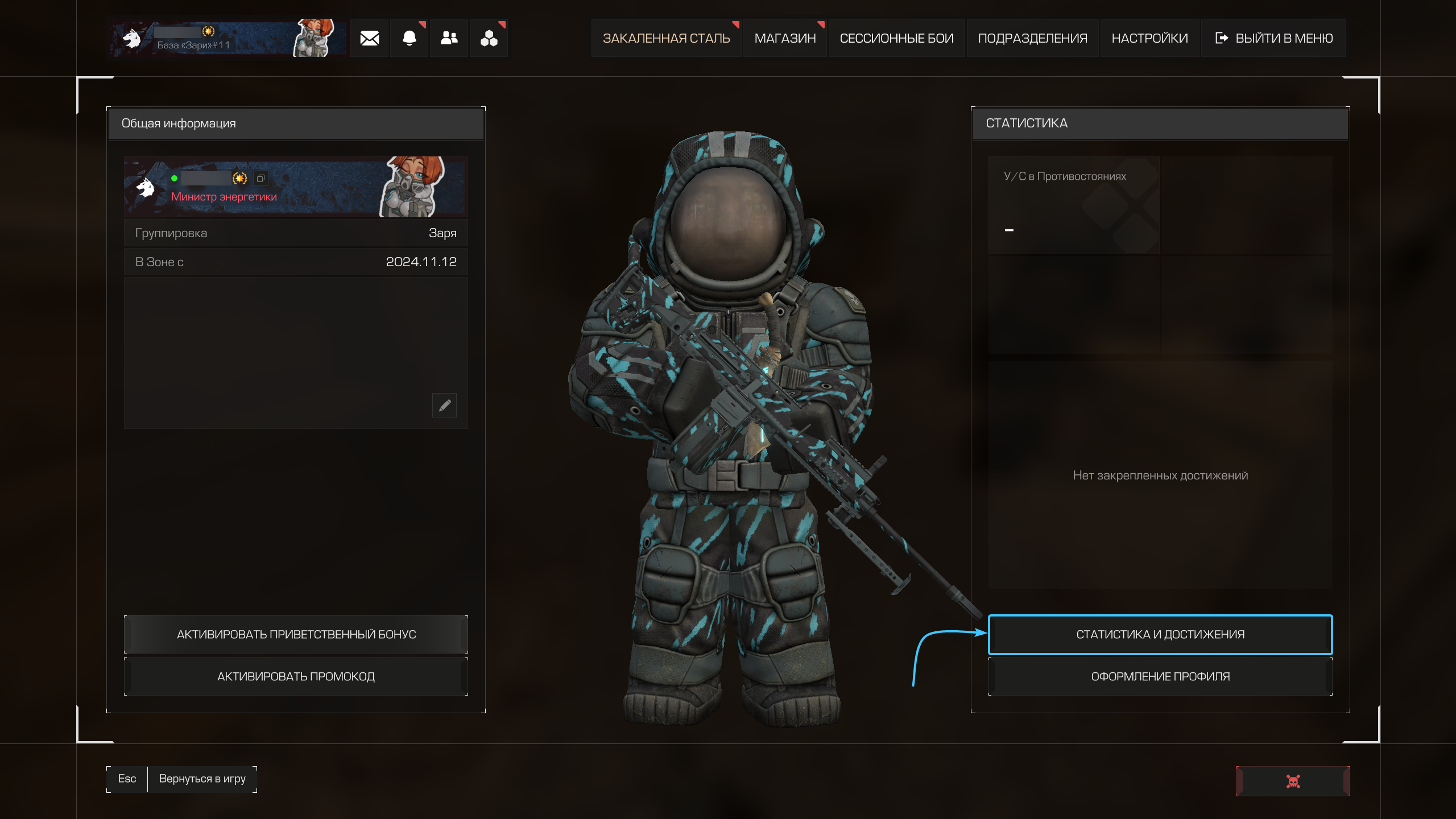Switch to Сессионные бои
Viewport: 1456px width, 819px height.
pos(896,38)
